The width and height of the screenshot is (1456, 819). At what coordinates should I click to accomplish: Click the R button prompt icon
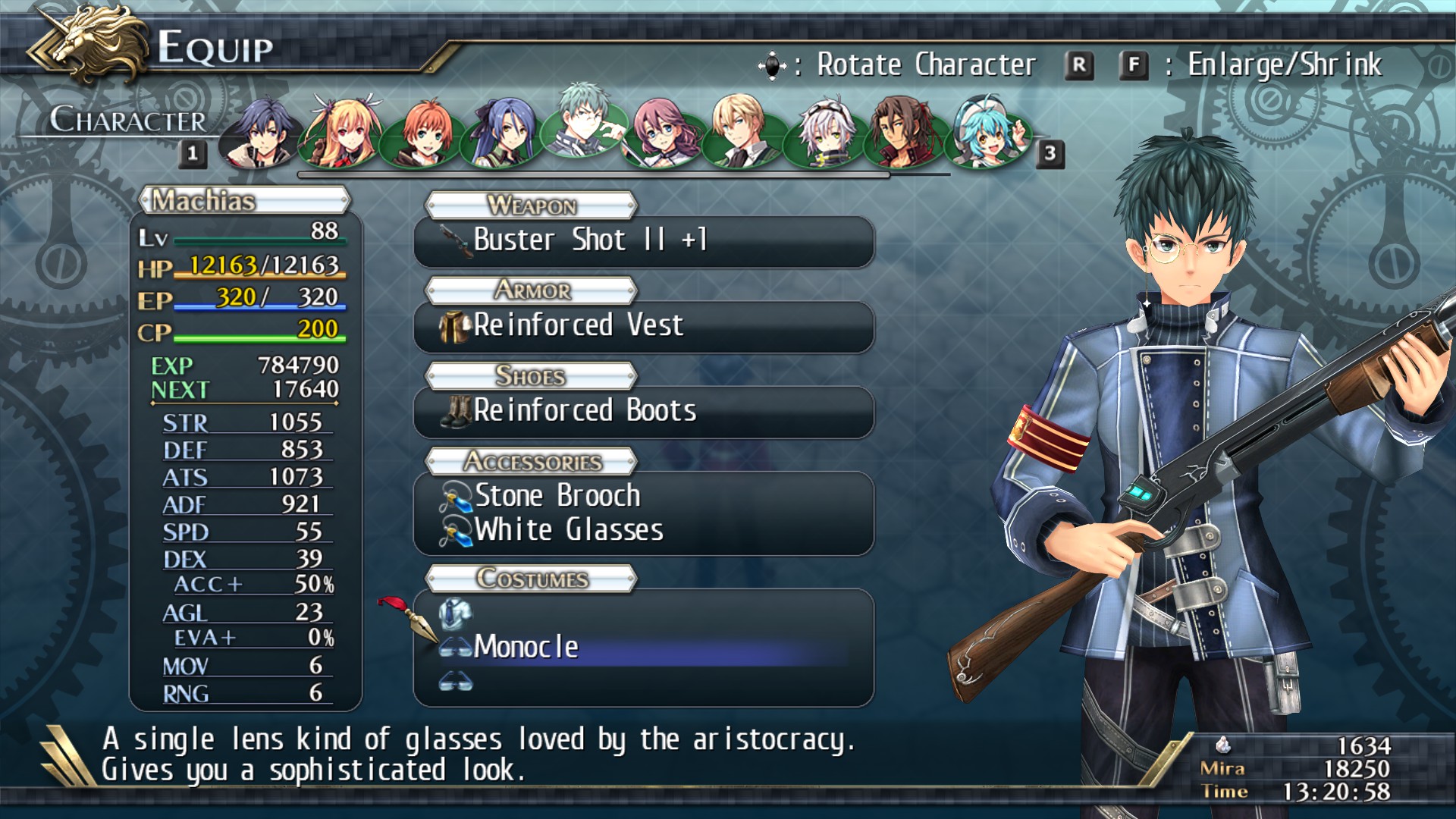1080,64
